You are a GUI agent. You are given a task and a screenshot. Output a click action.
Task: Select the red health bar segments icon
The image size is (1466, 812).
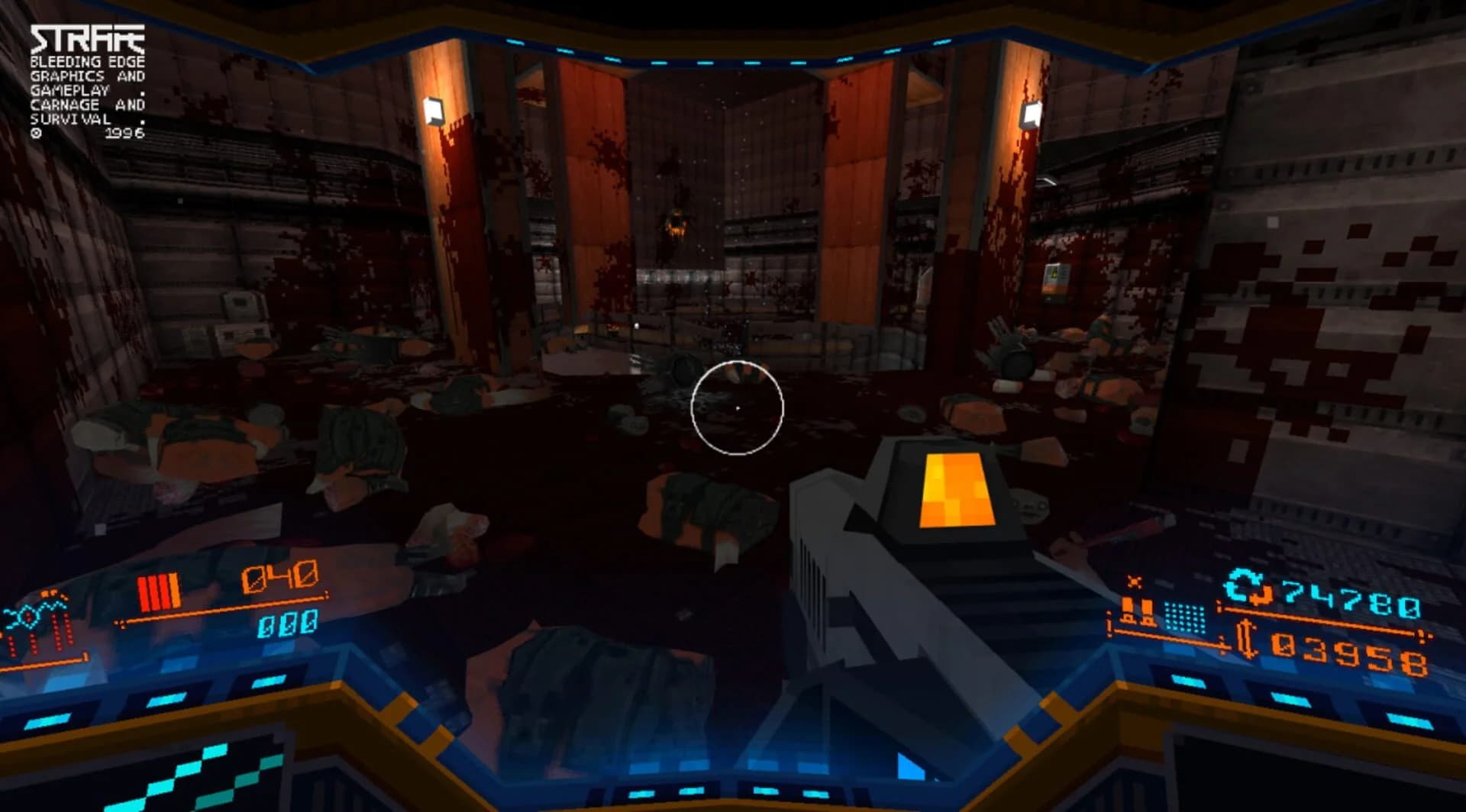click(159, 593)
